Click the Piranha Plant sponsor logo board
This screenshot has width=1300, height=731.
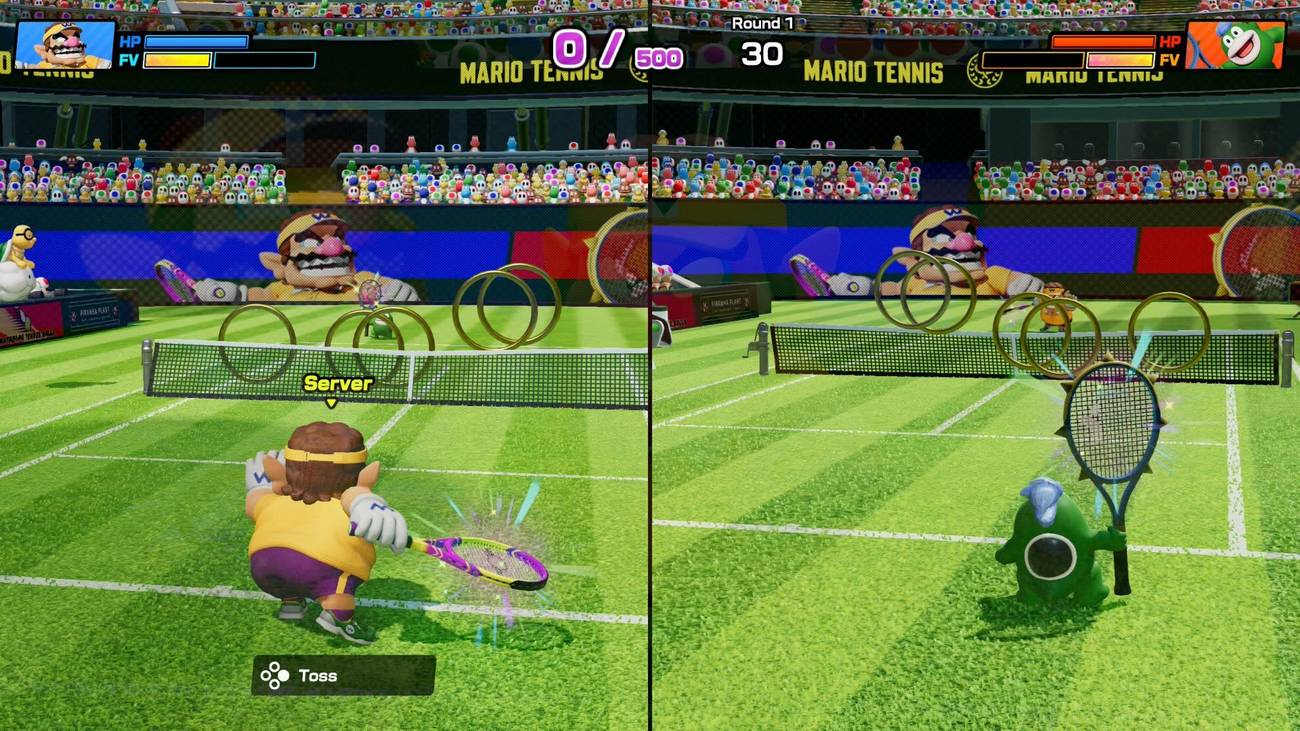tap(95, 310)
